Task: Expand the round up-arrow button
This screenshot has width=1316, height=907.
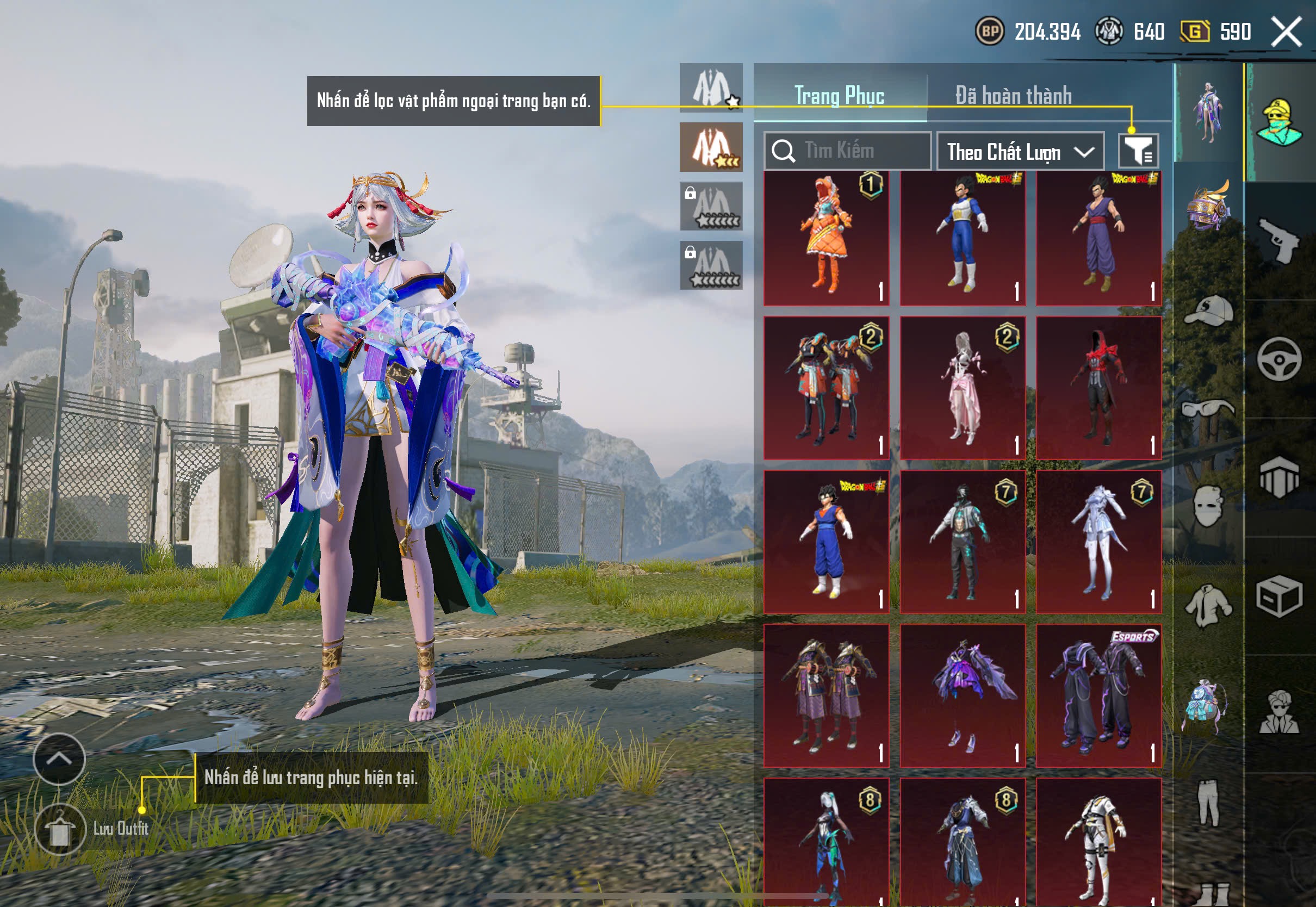Action: point(59,759)
